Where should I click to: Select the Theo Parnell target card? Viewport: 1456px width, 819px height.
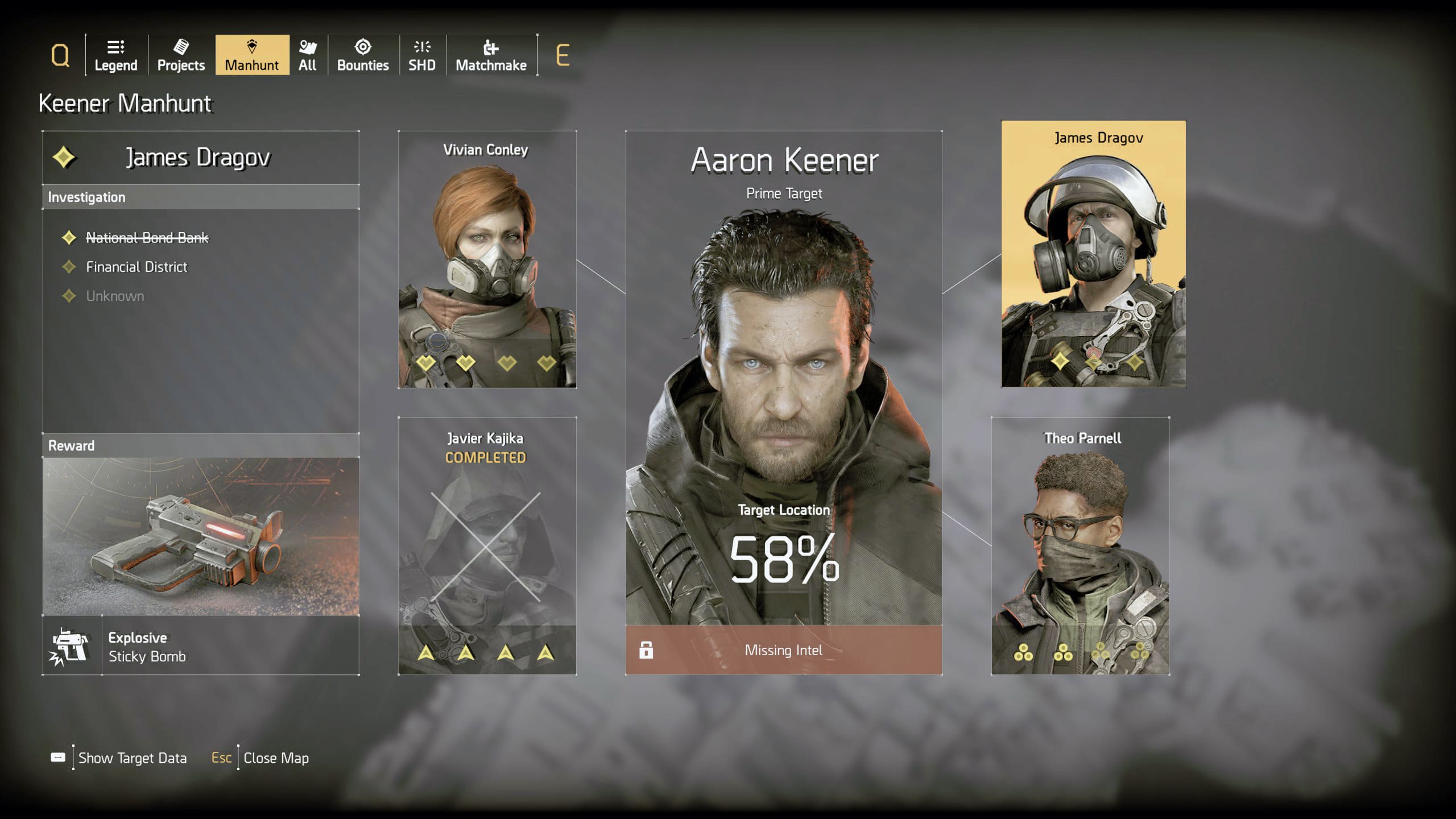click(1080, 546)
